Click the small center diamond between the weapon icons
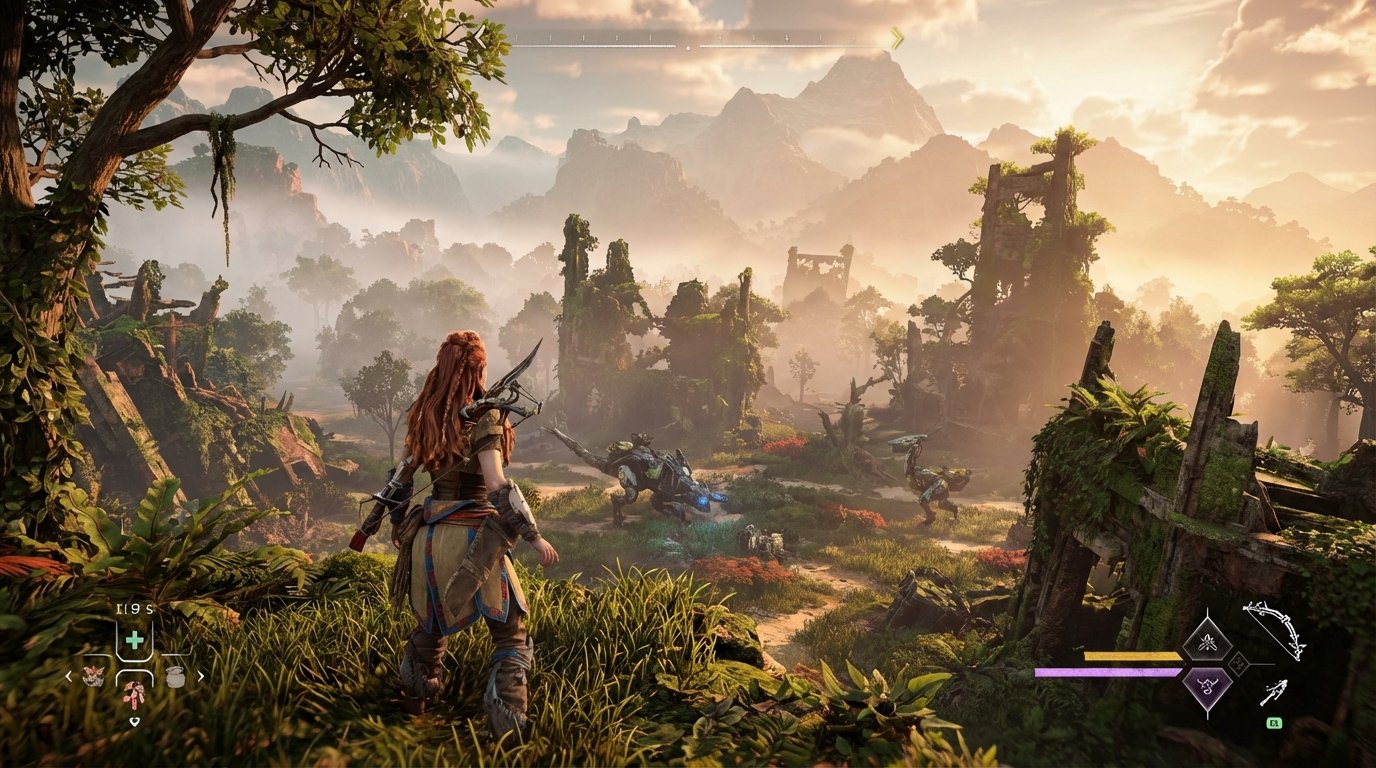Screen dimensions: 1376x768 point(1238,663)
